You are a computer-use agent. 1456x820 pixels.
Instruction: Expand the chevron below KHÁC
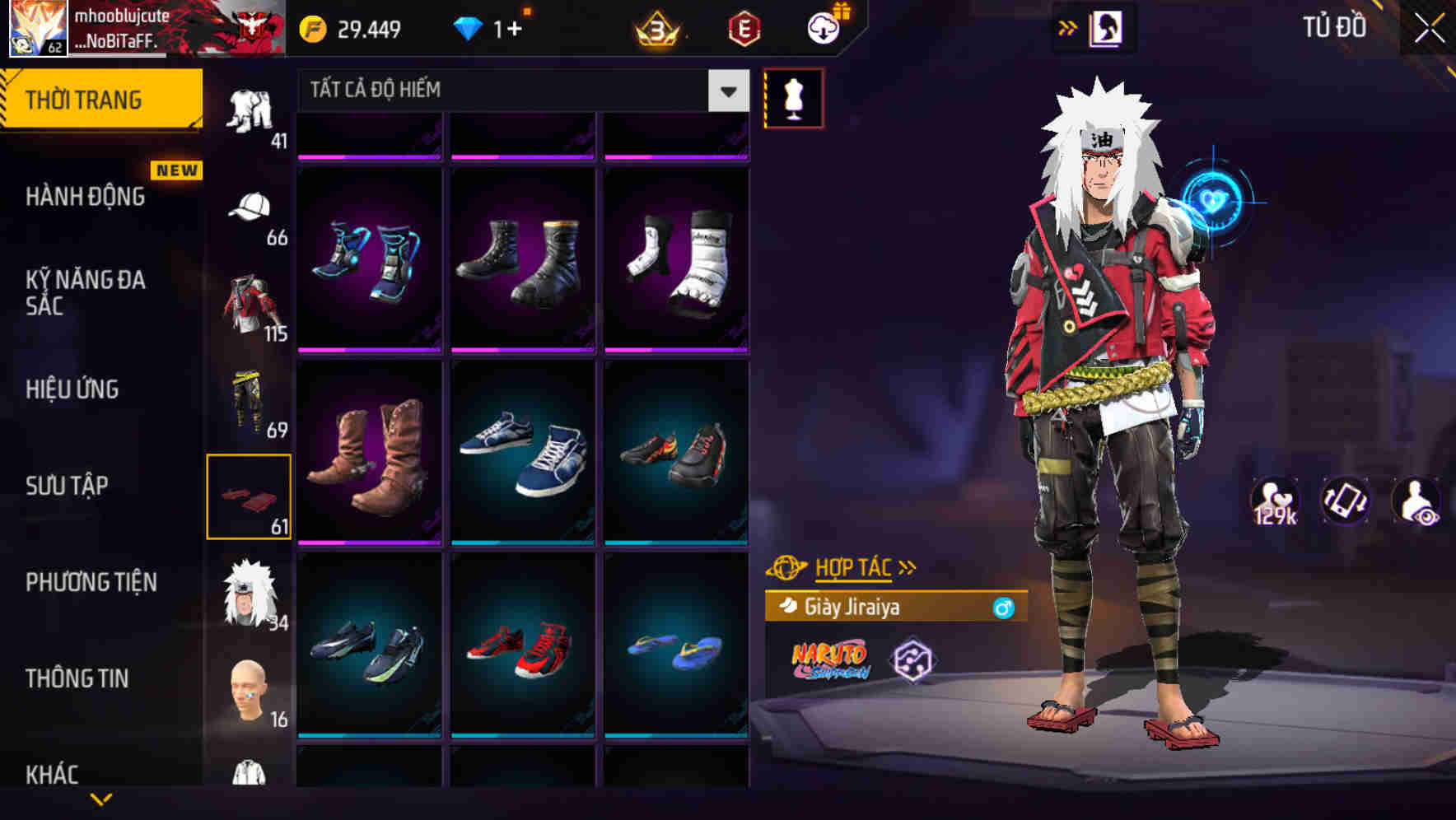[100, 799]
